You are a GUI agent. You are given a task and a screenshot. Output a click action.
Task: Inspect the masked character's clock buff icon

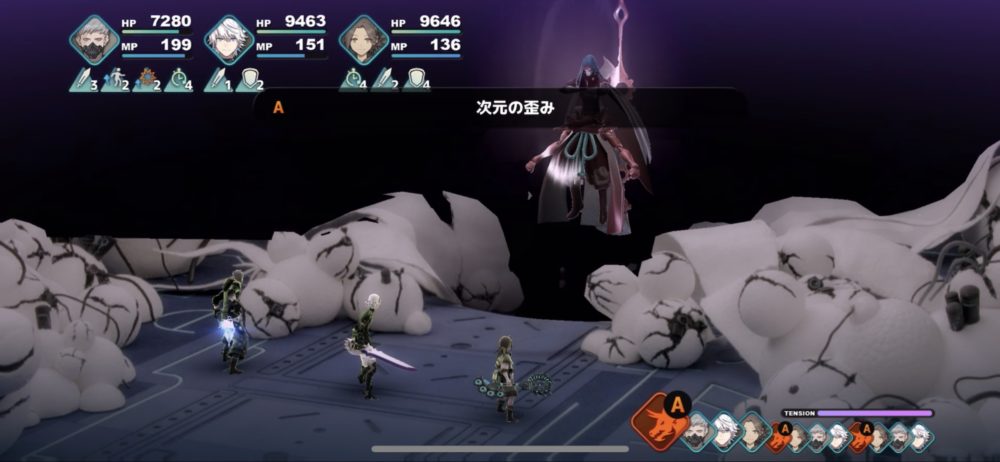(178, 80)
